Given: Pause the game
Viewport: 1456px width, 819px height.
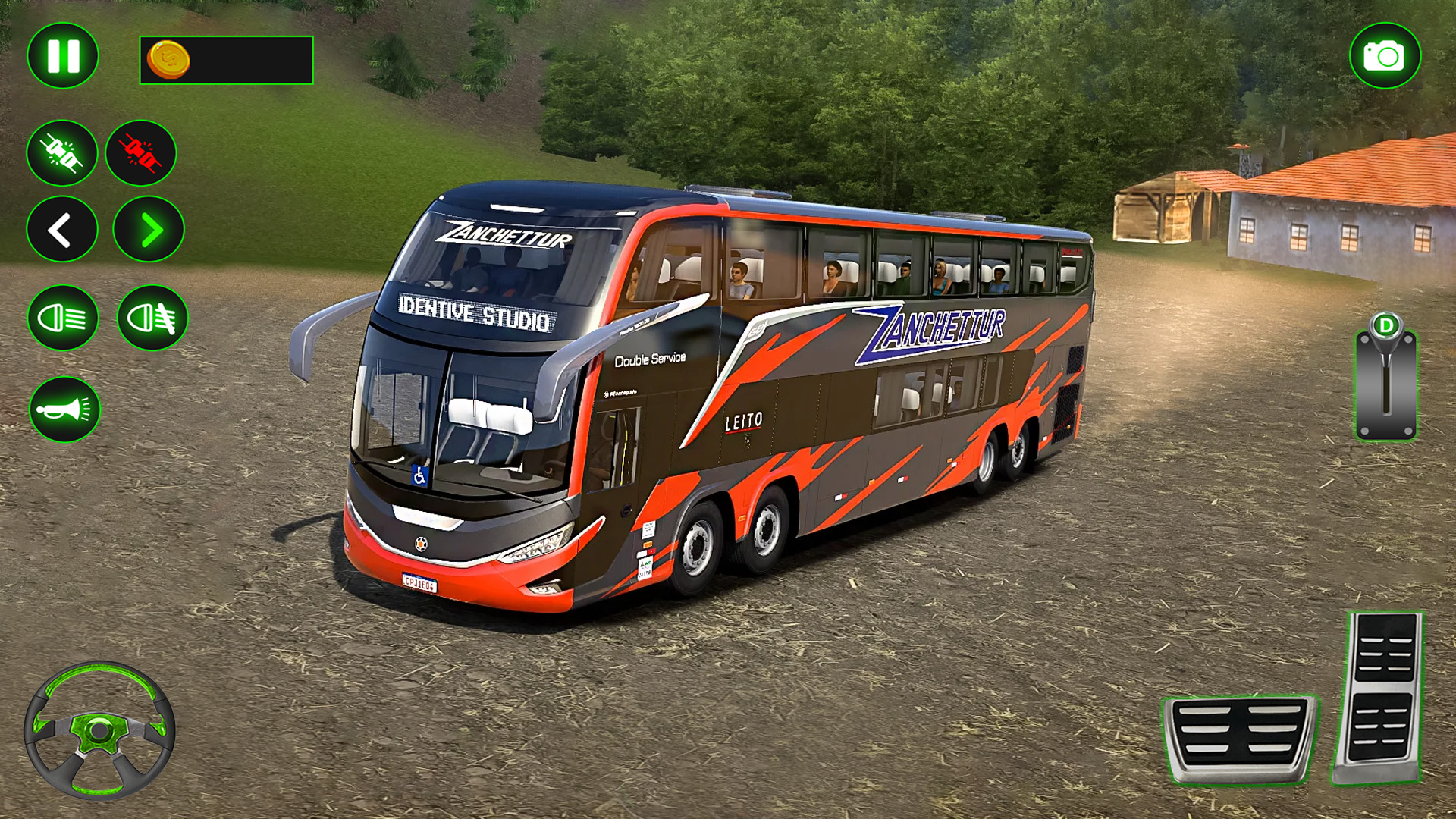Looking at the screenshot, I should point(64,55).
